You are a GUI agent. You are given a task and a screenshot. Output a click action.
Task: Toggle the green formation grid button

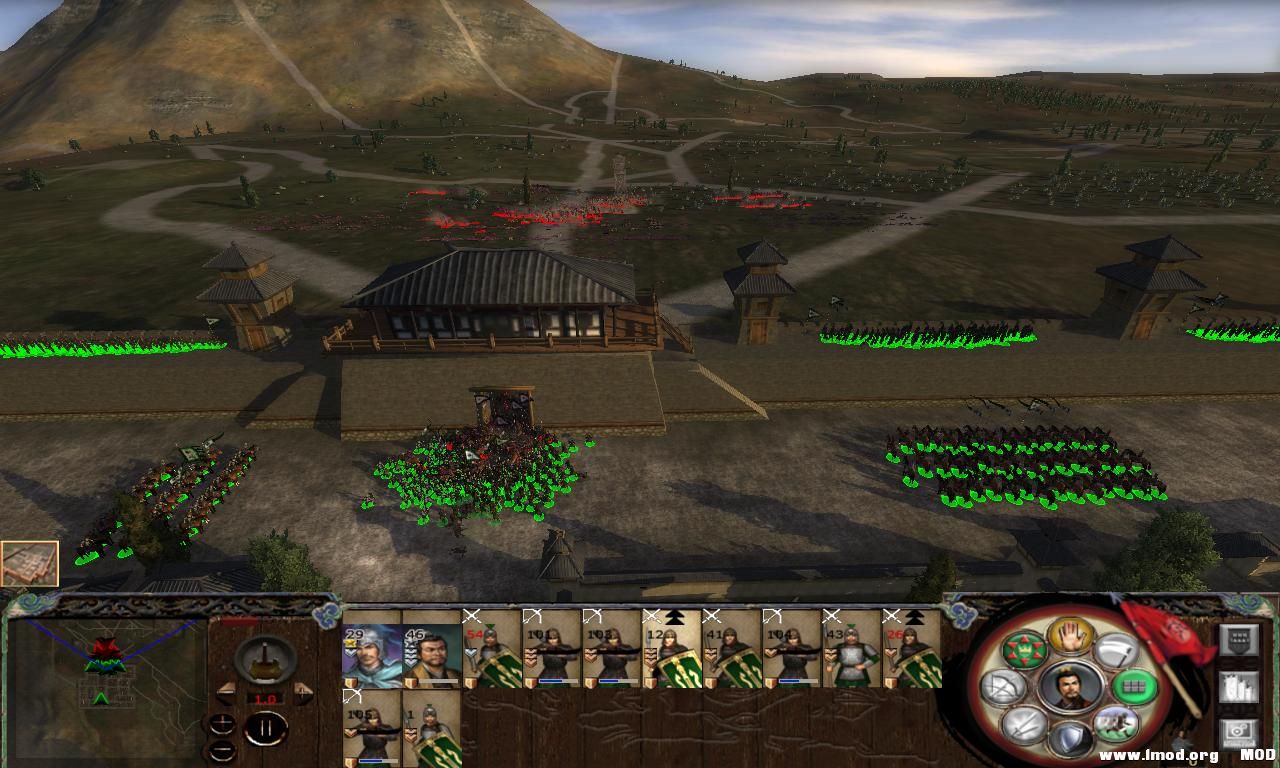[1133, 687]
